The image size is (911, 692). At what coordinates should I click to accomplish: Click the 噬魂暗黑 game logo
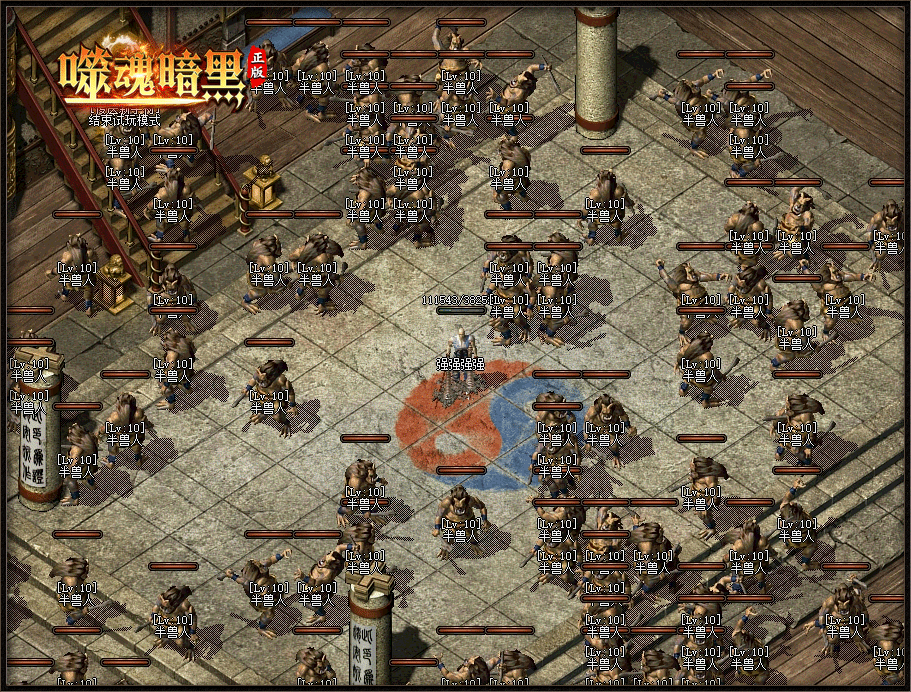tap(152, 77)
